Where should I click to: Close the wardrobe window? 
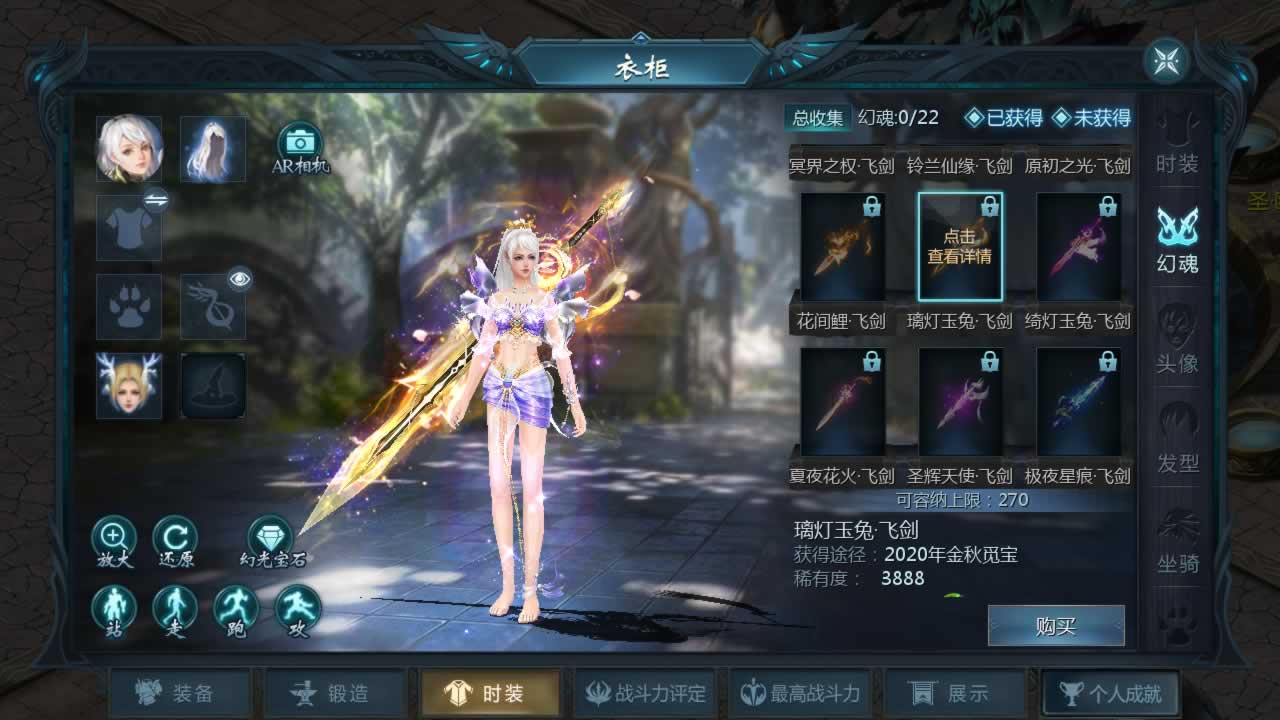(1166, 62)
